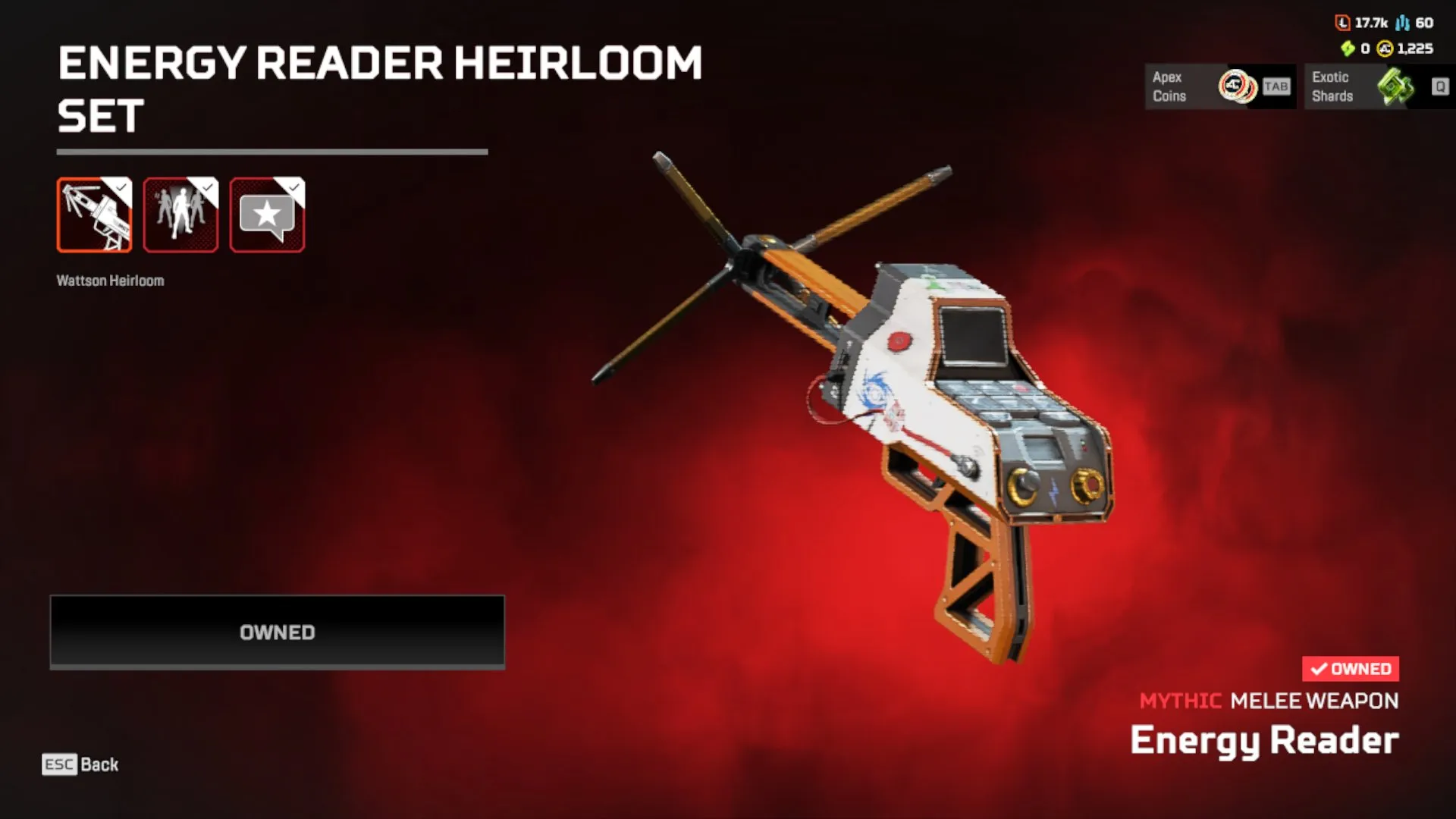Click the OWNED button
1456x819 pixels.
pyautogui.click(x=277, y=632)
